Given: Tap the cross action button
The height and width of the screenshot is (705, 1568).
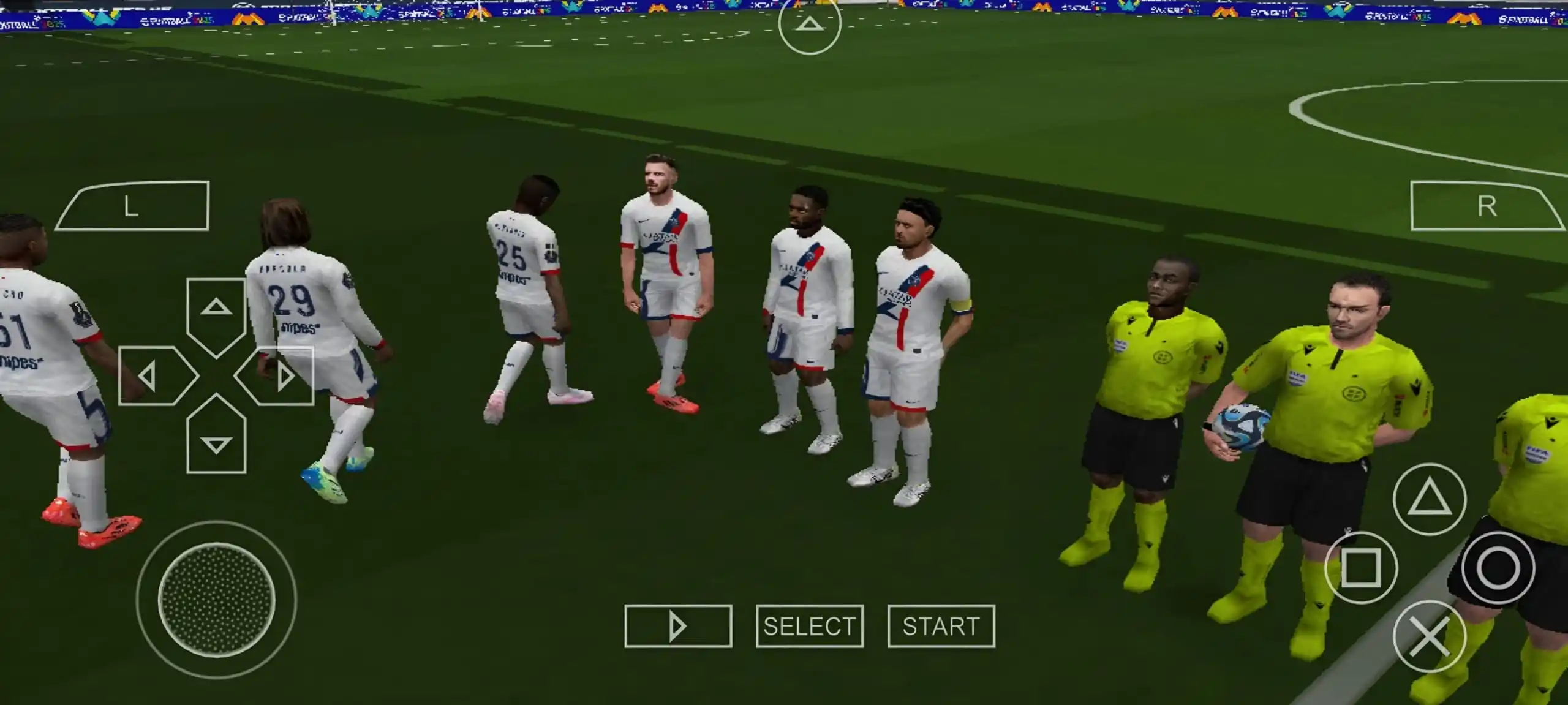Looking at the screenshot, I should pyautogui.click(x=1429, y=636).
